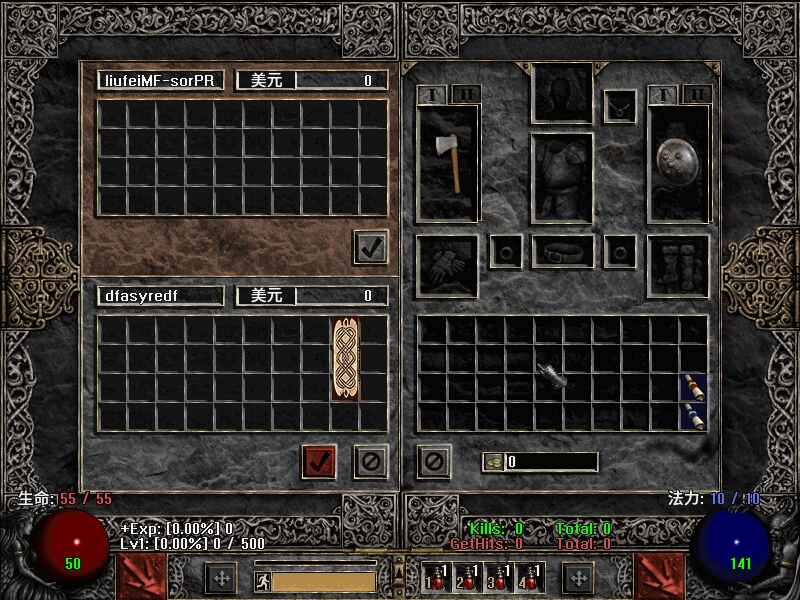The width and height of the screenshot is (800, 600).
Task: Choose the empty gloves slot
Action: point(447,266)
